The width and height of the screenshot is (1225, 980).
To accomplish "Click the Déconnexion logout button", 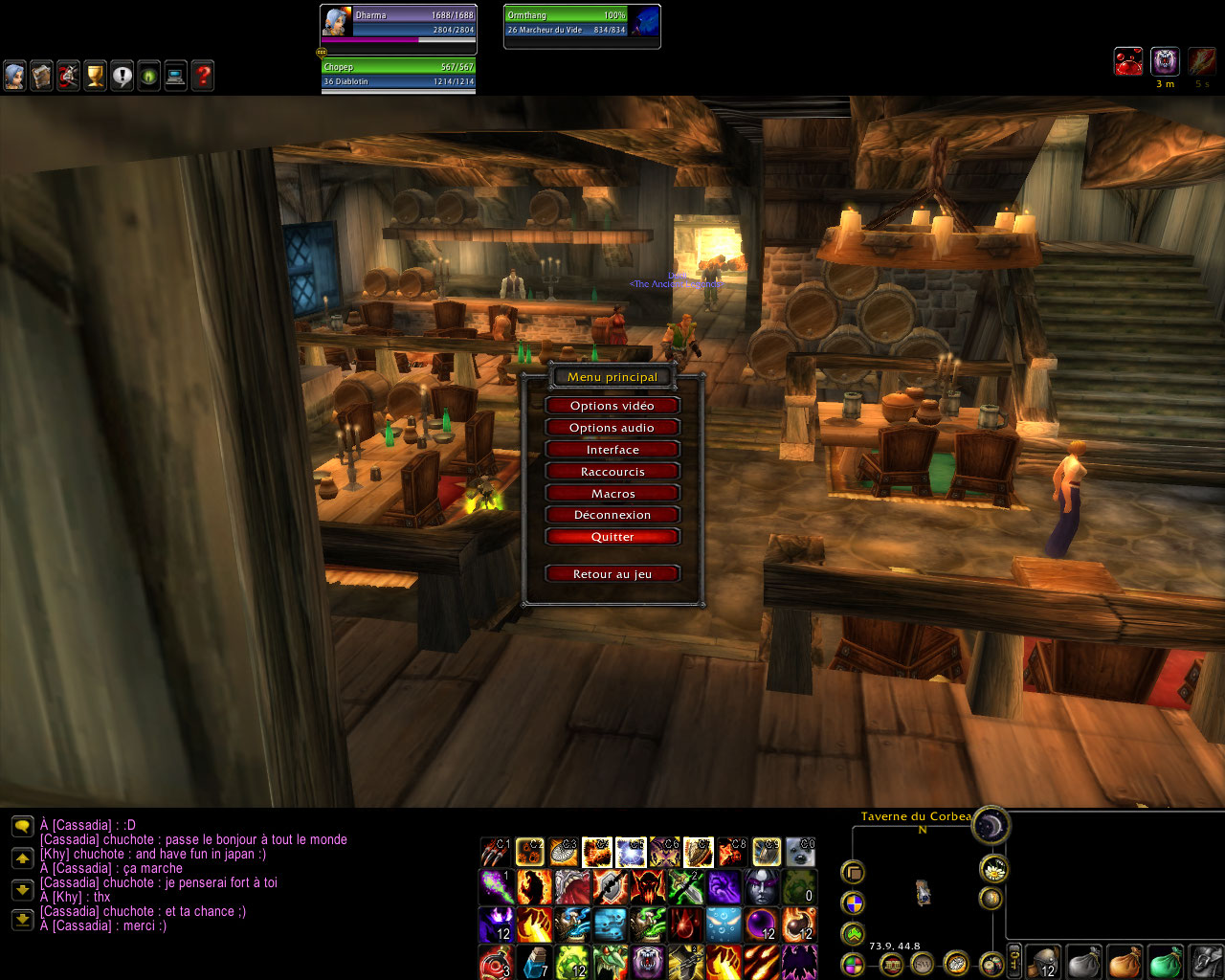I will 612,515.
